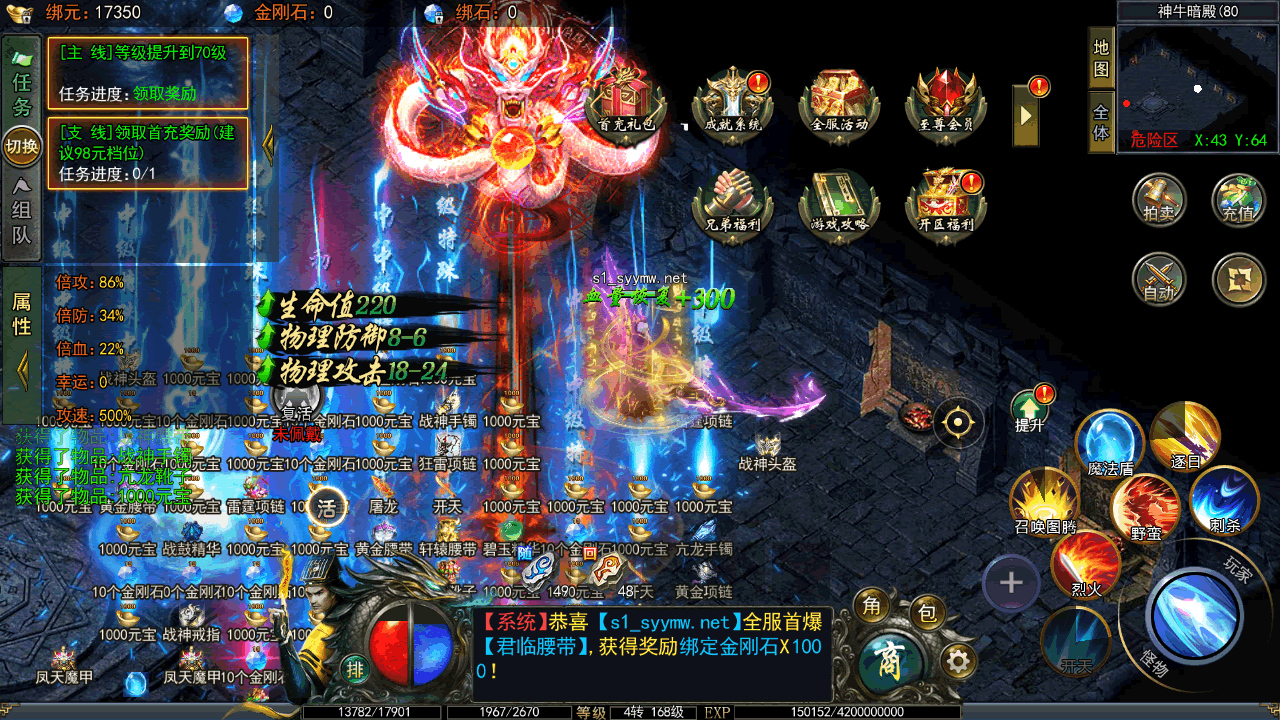Viewport: 1280px width, 720px height.
Task: Use the 逐日 sword skill
Action: (1185, 435)
